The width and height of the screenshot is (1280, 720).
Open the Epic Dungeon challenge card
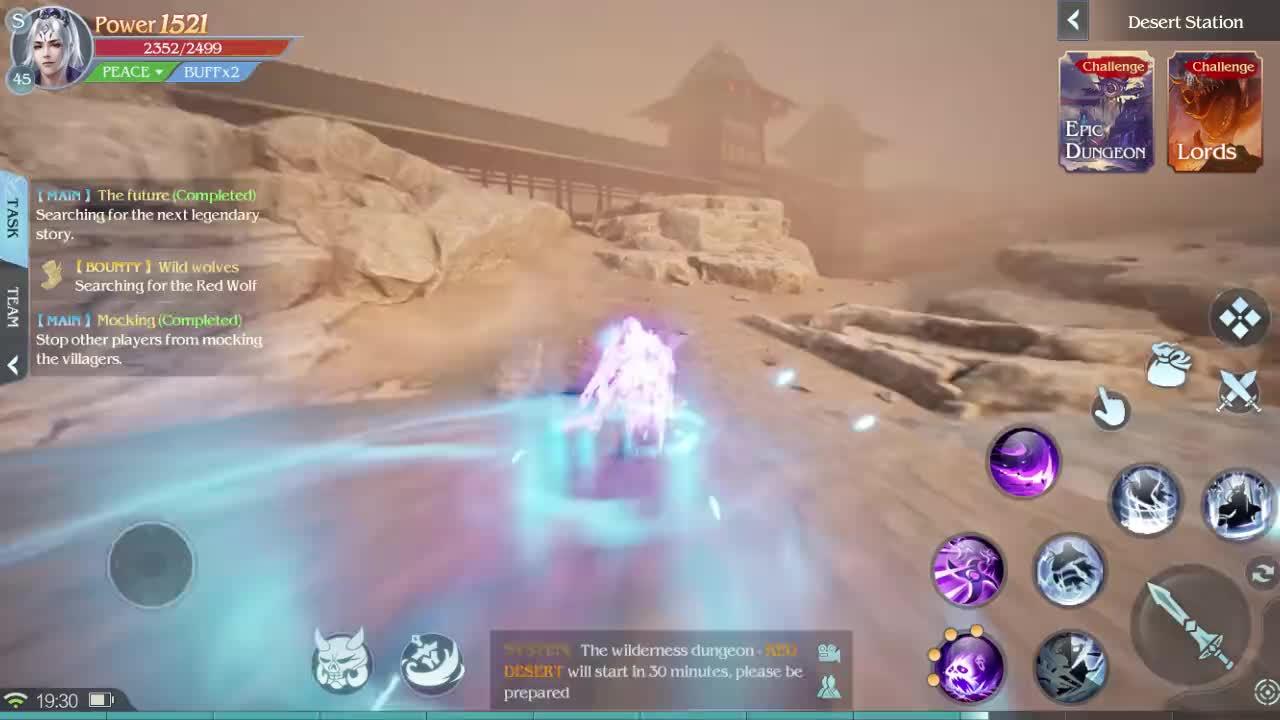click(1105, 112)
